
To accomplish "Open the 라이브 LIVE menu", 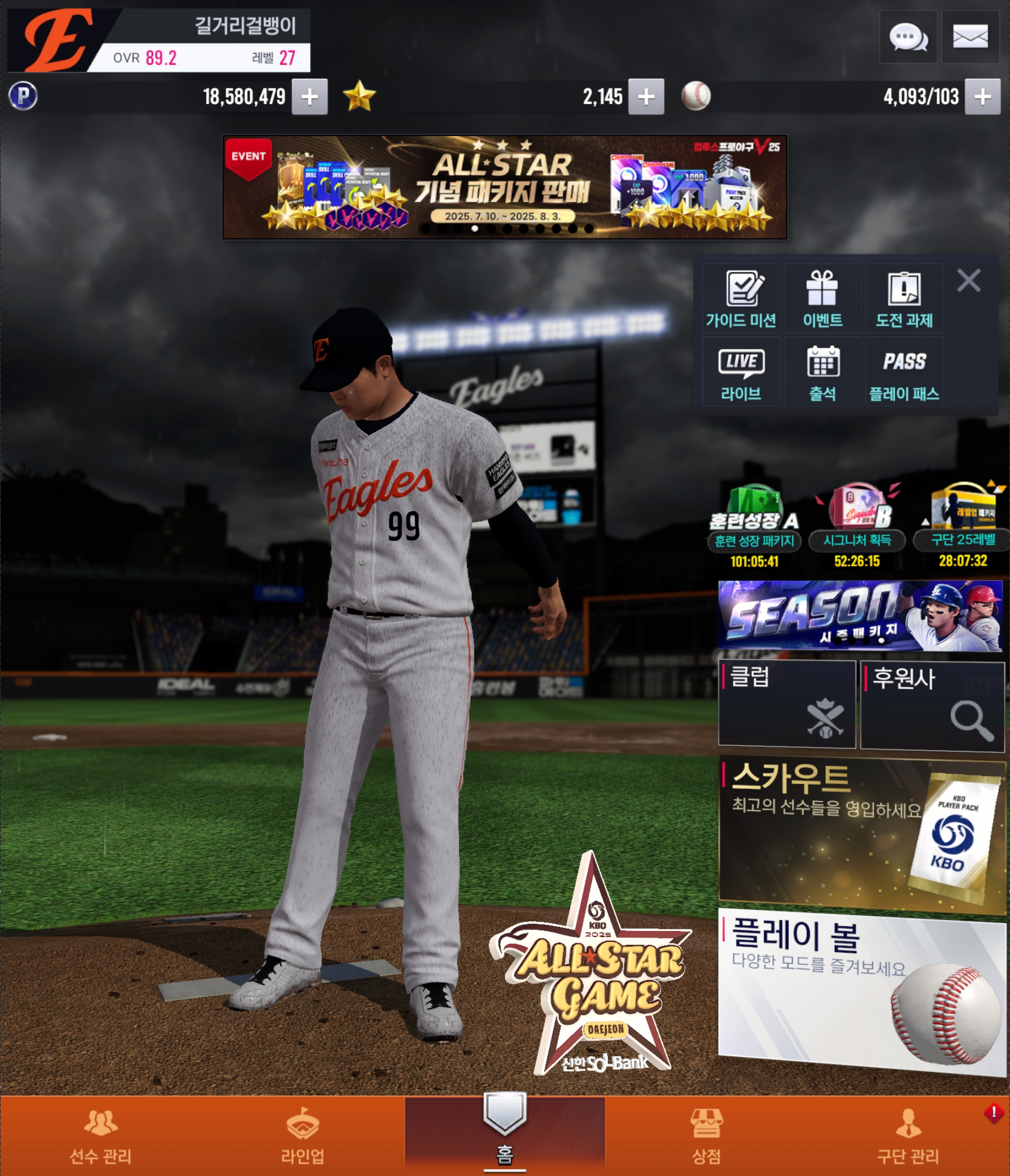I will (741, 372).
